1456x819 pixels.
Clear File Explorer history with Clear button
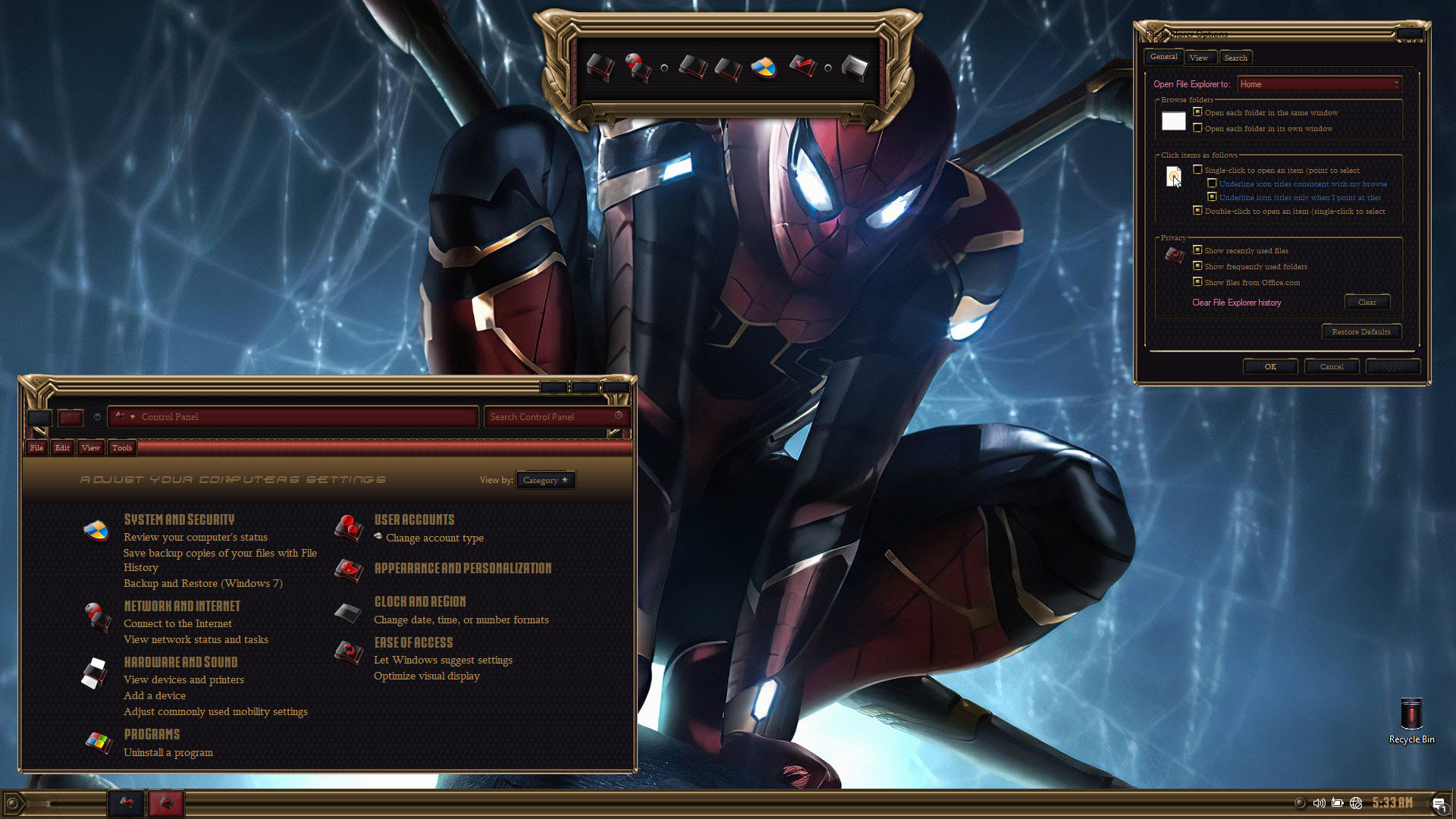click(x=1367, y=302)
